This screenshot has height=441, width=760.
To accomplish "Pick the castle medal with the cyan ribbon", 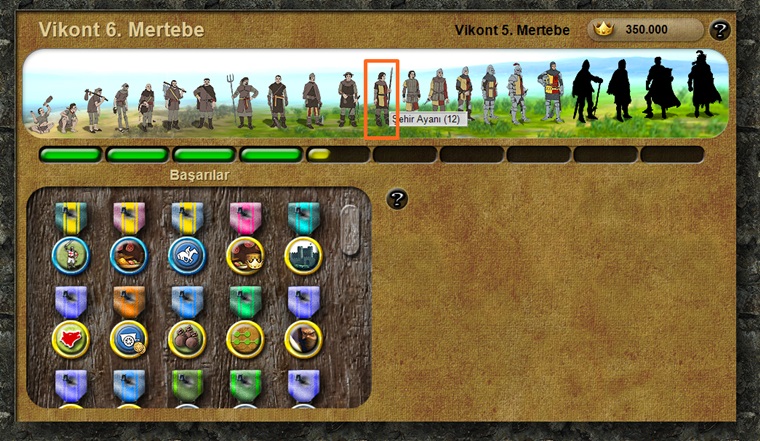I will coord(303,254).
